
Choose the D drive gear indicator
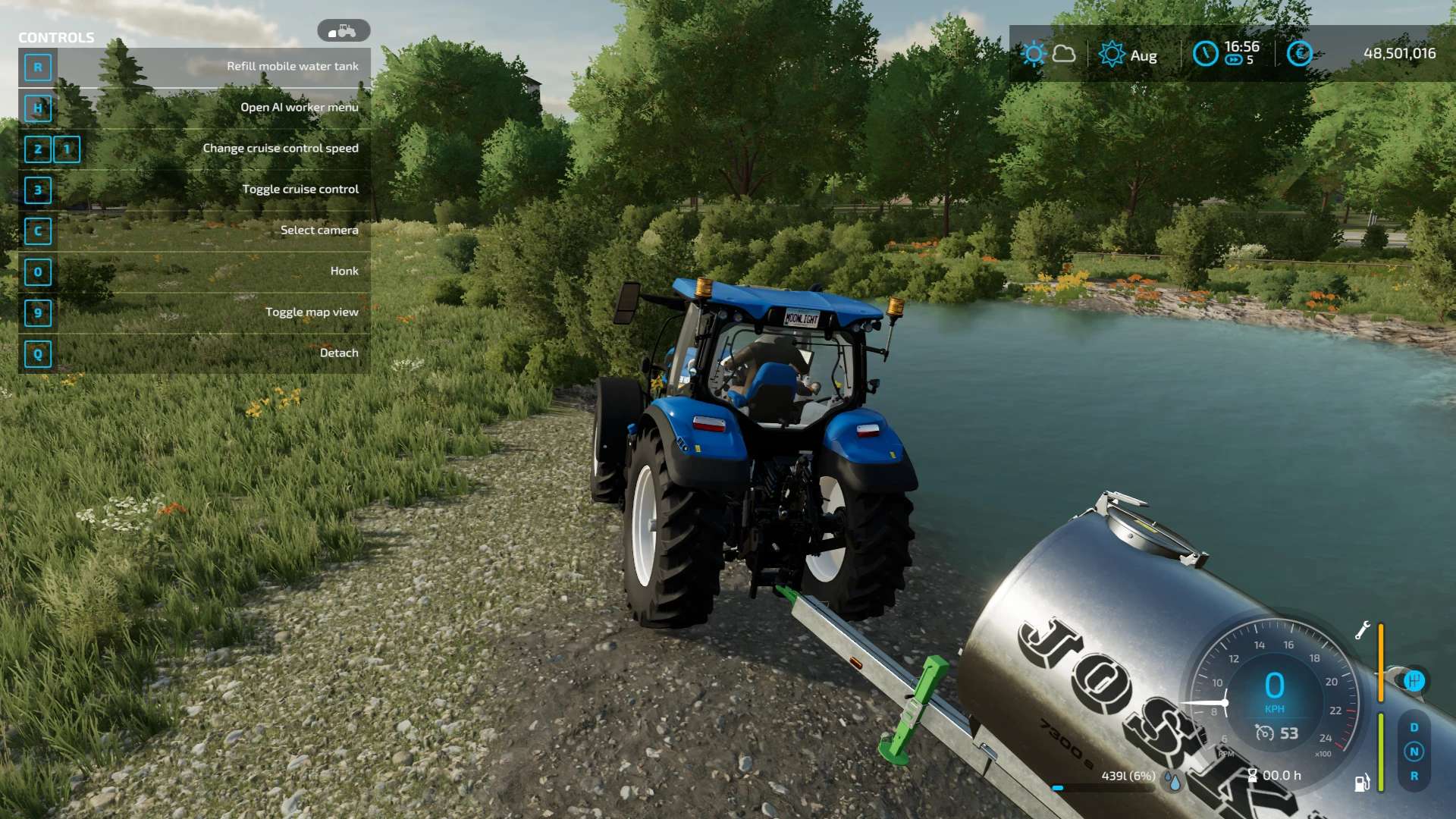[1414, 727]
